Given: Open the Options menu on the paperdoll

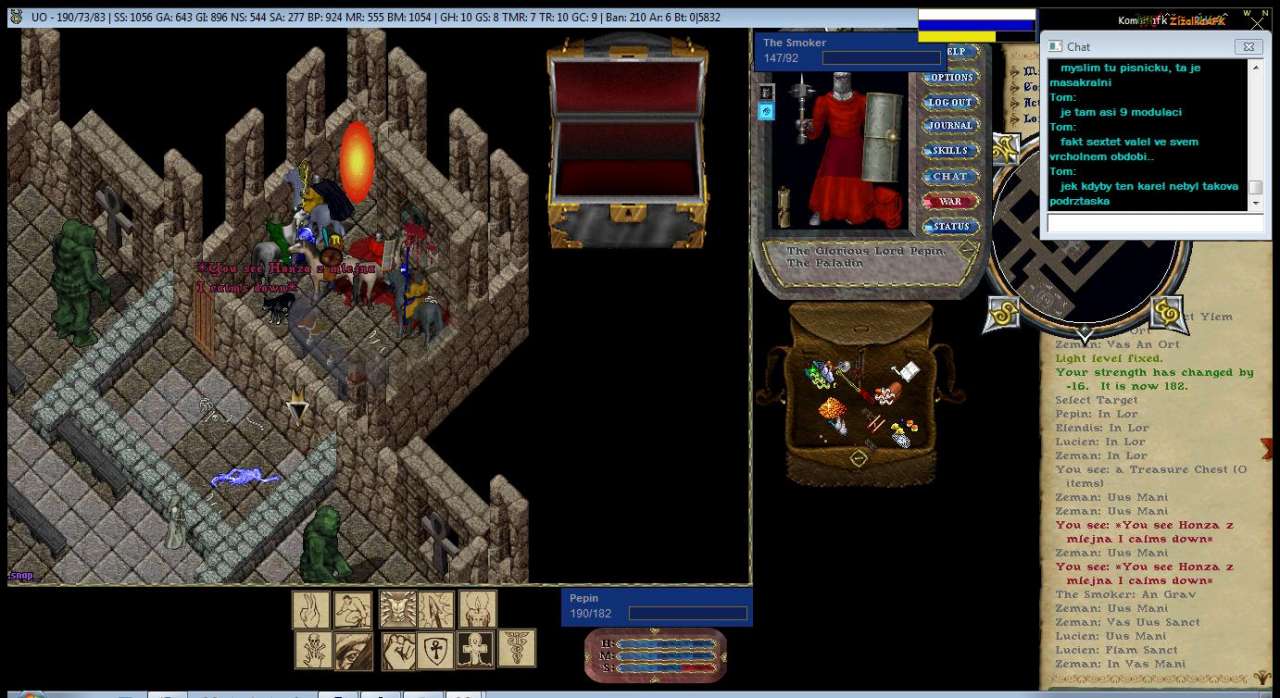Looking at the screenshot, I should [950, 77].
